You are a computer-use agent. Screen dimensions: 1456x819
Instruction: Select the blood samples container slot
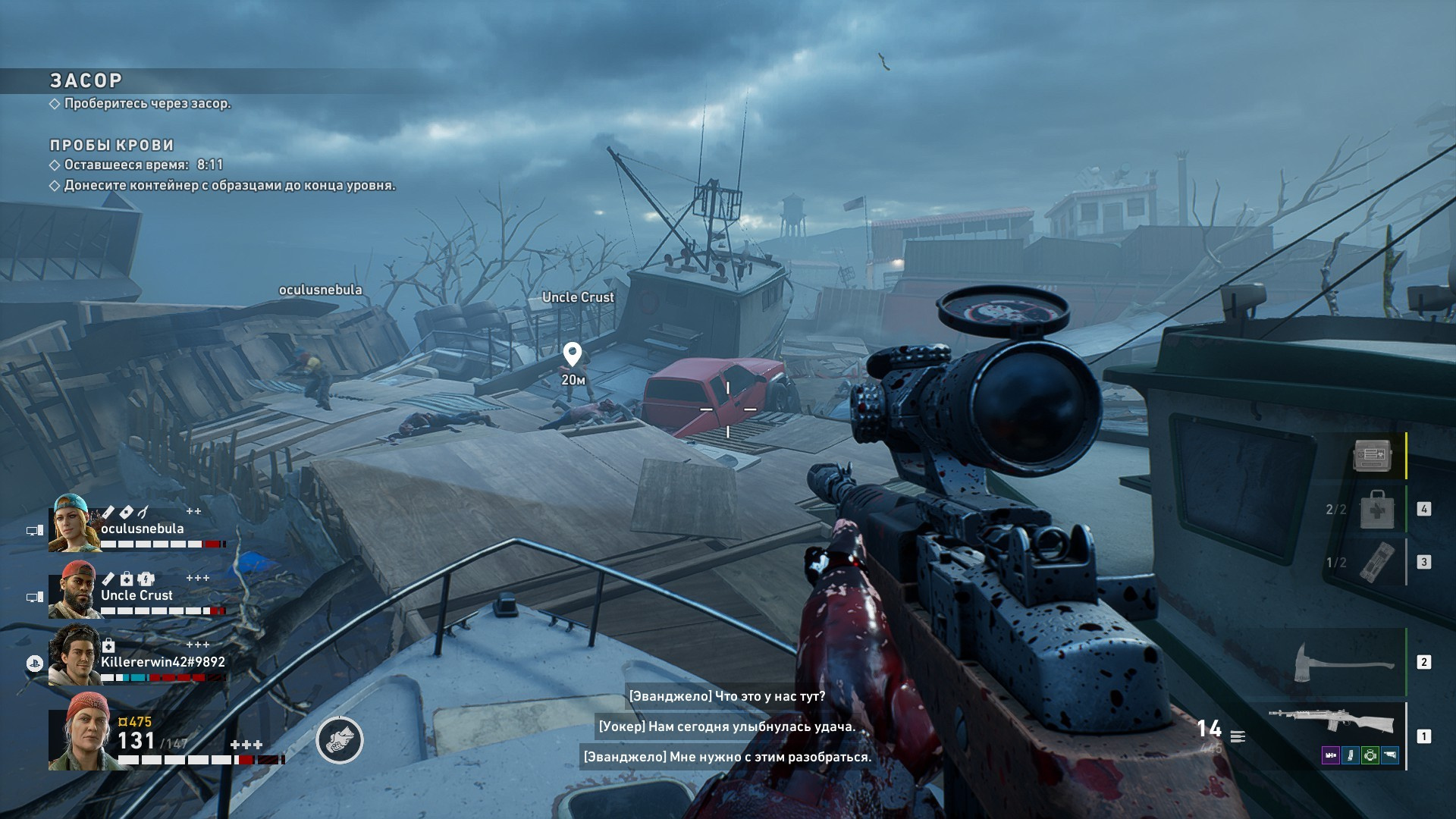pyautogui.click(x=1372, y=455)
